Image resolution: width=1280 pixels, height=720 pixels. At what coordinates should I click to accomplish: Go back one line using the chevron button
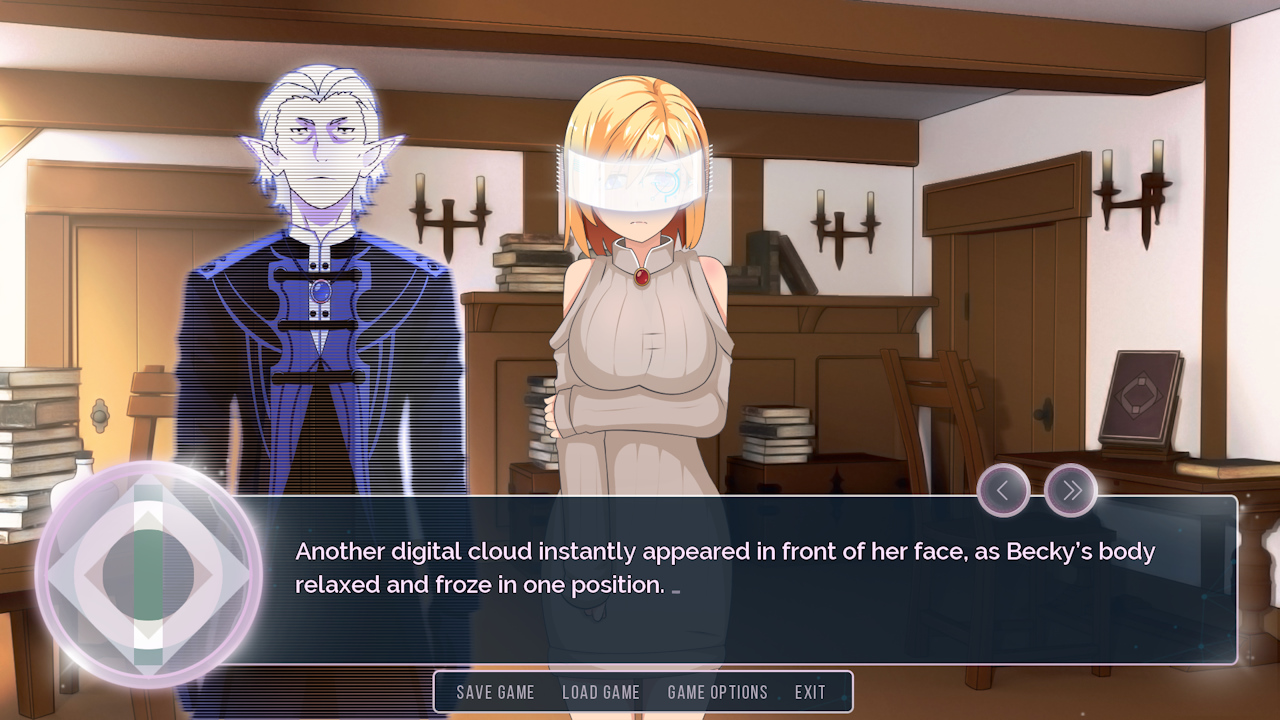(1002, 490)
